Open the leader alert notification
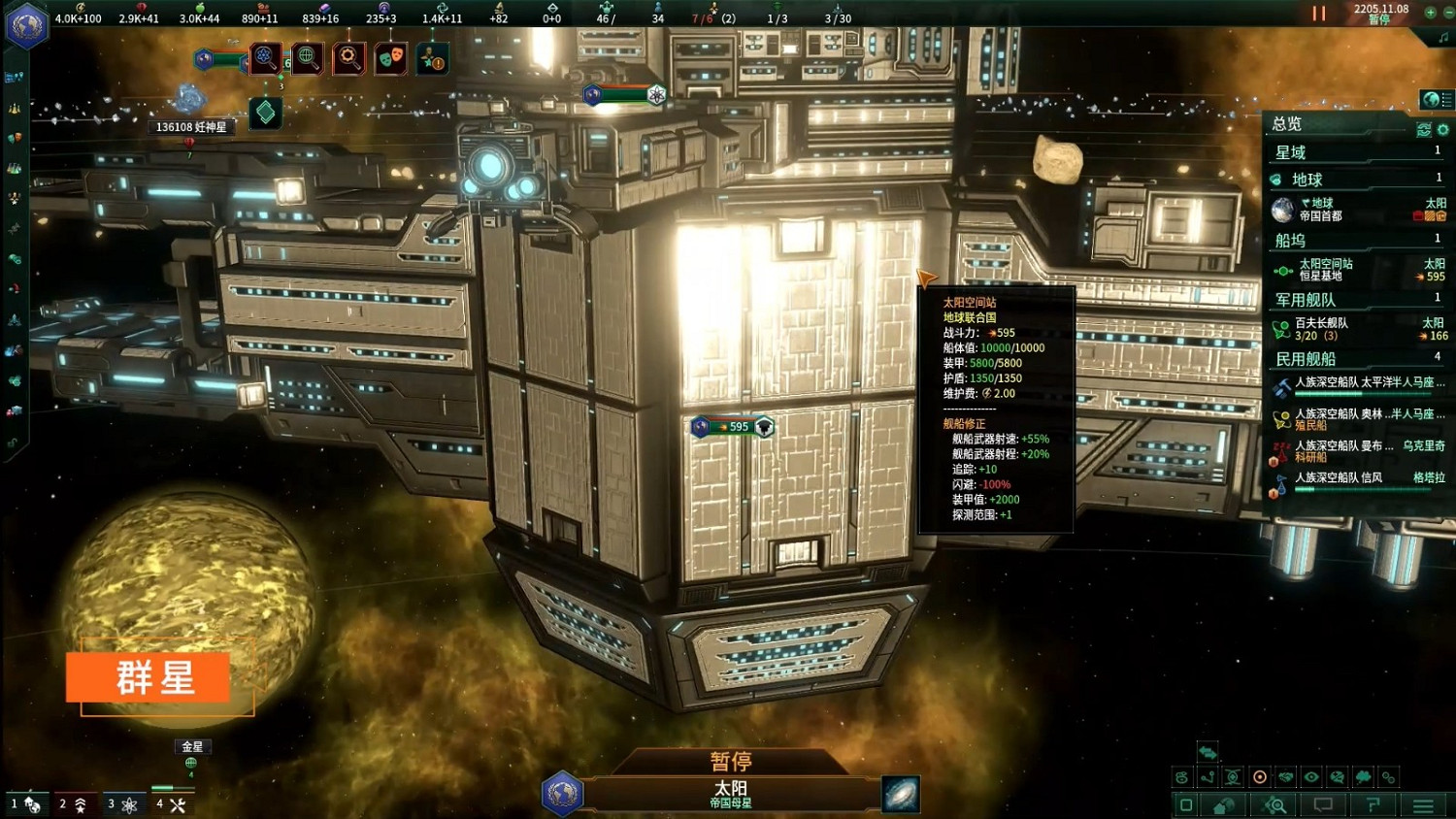 click(x=432, y=58)
